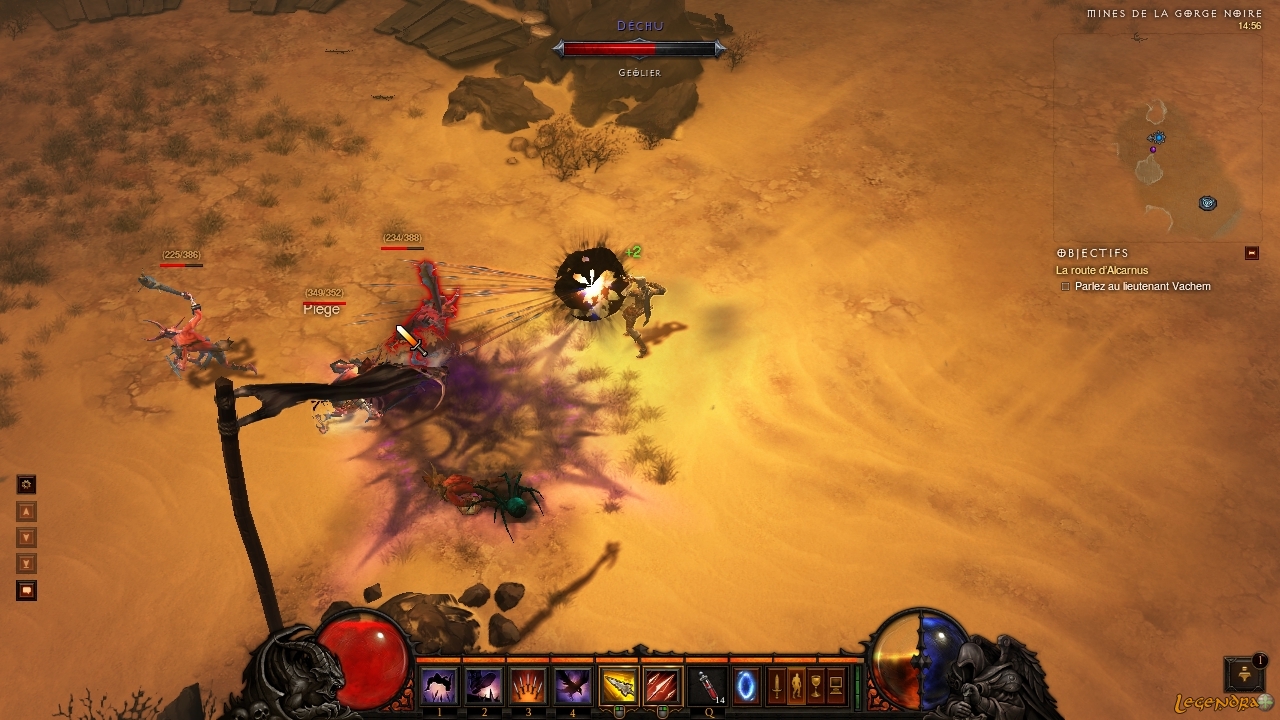
Task: Jump to chat bottom with the barred arrow button
Action: coord(27,564)
